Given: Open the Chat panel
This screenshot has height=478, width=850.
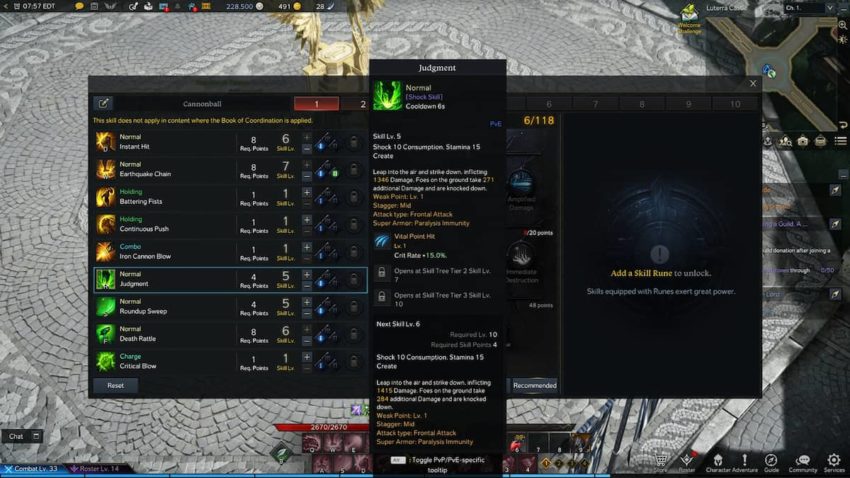Looking at the screenshot, I should pyautogui.click(x=17, y=436).
